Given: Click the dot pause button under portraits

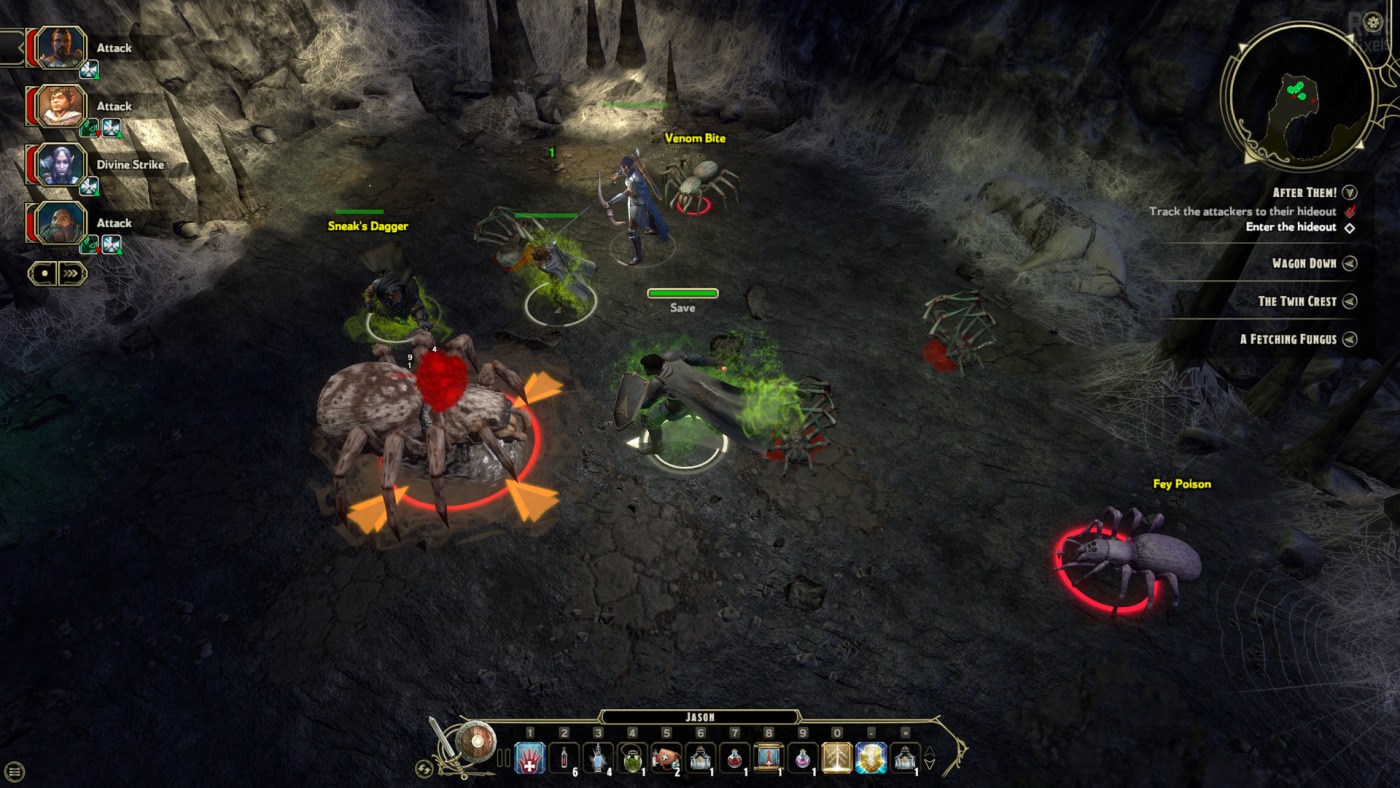Looking at the screenshot, I should pyautogui.click(x=44, y=273).
